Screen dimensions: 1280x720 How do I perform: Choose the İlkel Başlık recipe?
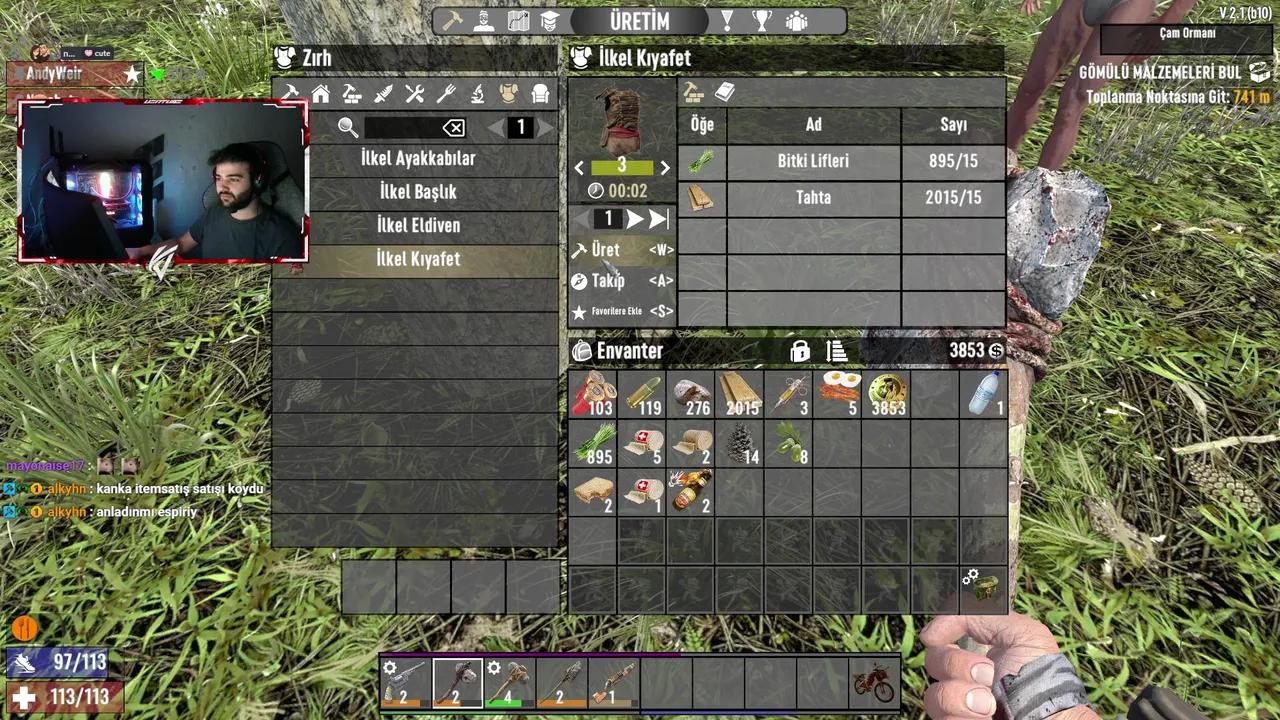point(418,192)
